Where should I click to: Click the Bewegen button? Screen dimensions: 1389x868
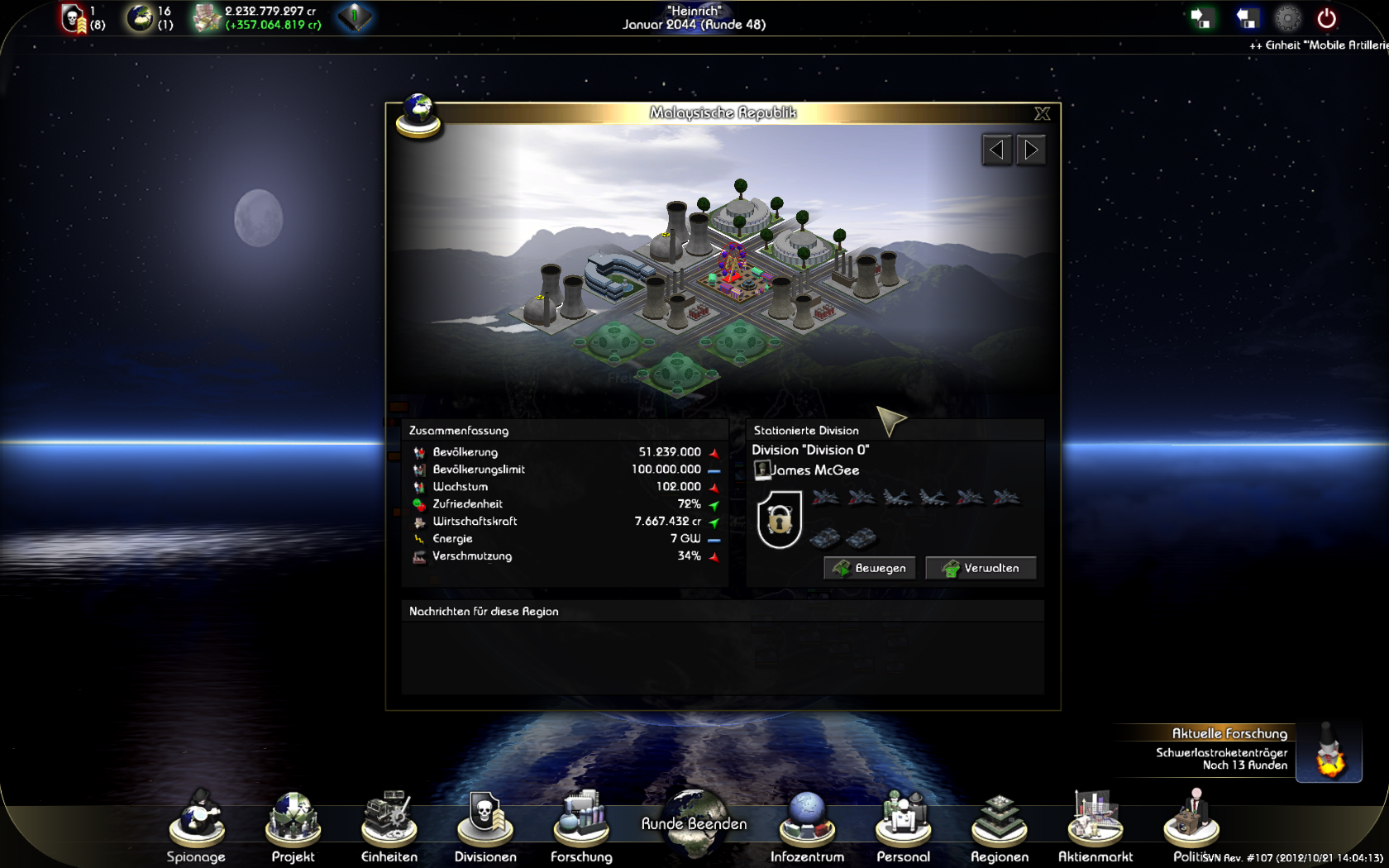870,568
